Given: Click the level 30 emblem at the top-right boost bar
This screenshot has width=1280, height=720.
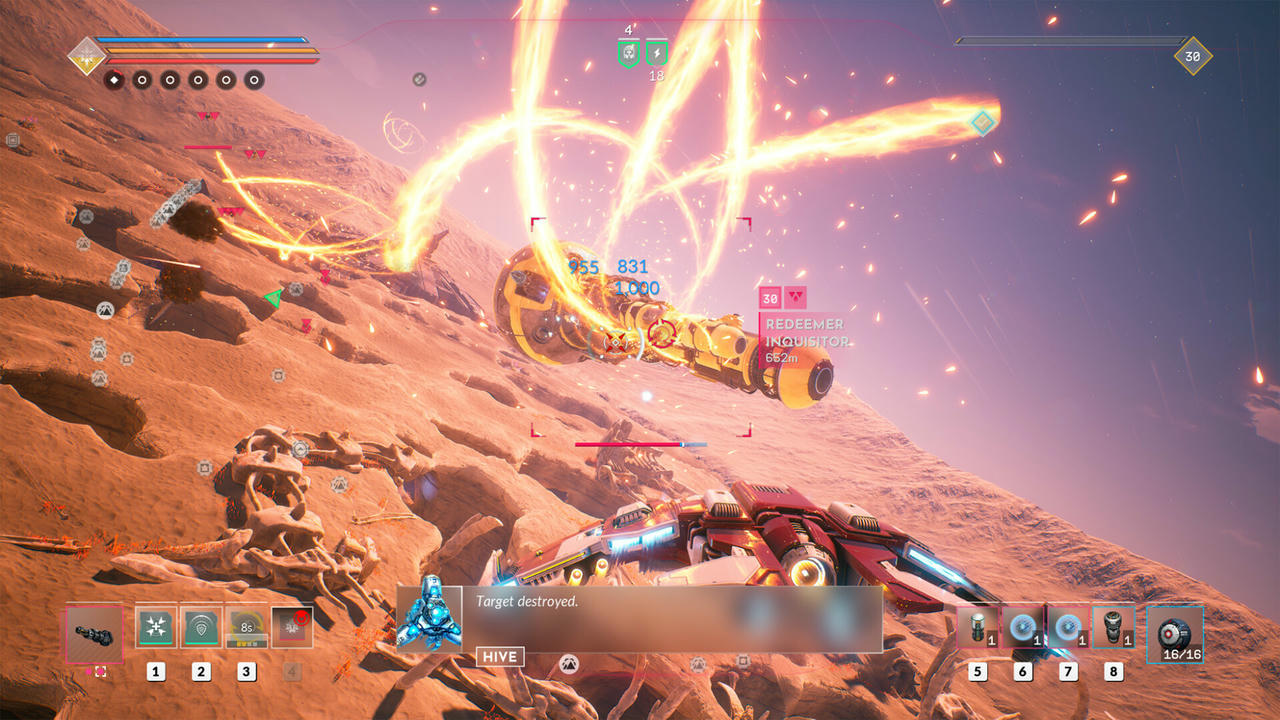Looking at the screenshot, I should click(x=1191, y=57).
